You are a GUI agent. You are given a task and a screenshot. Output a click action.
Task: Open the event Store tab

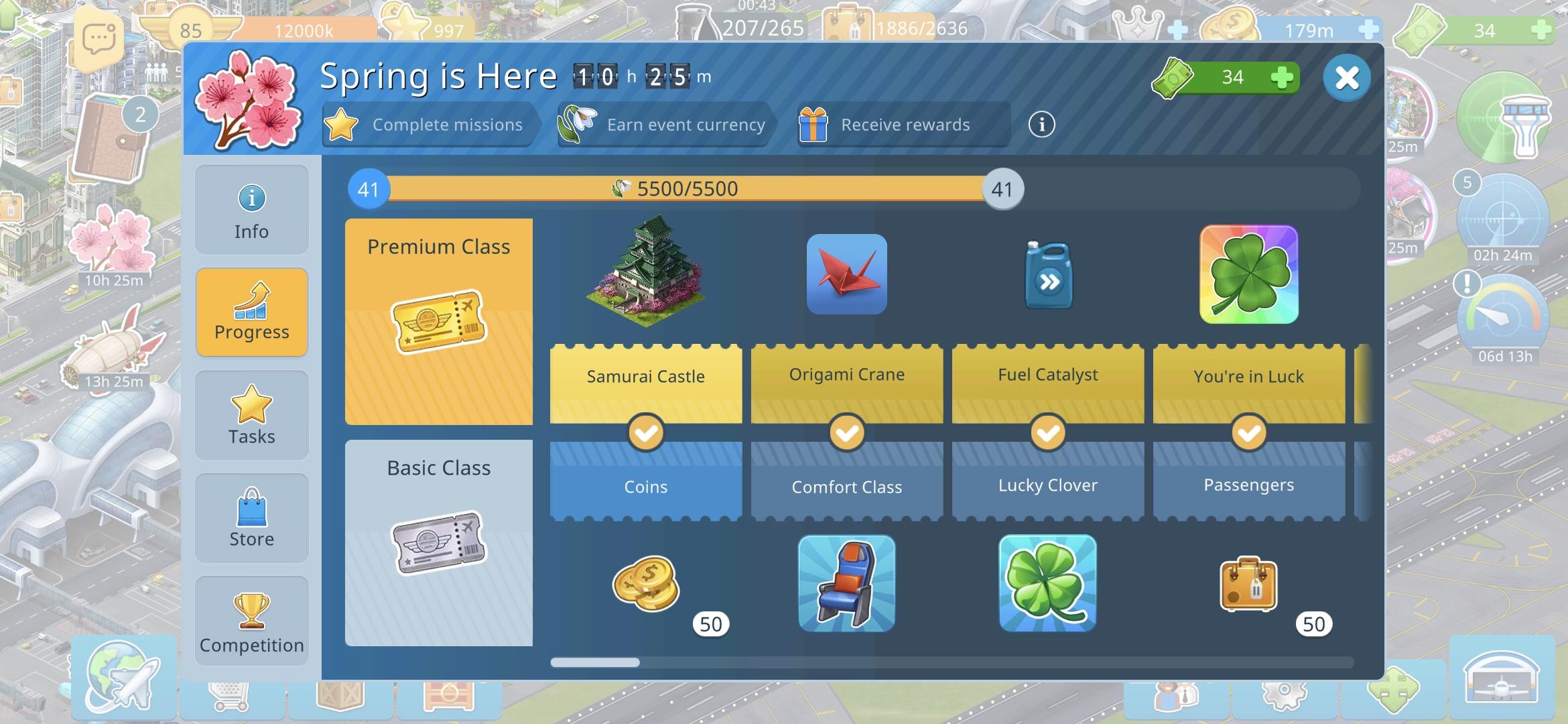(x=251, y=518)
